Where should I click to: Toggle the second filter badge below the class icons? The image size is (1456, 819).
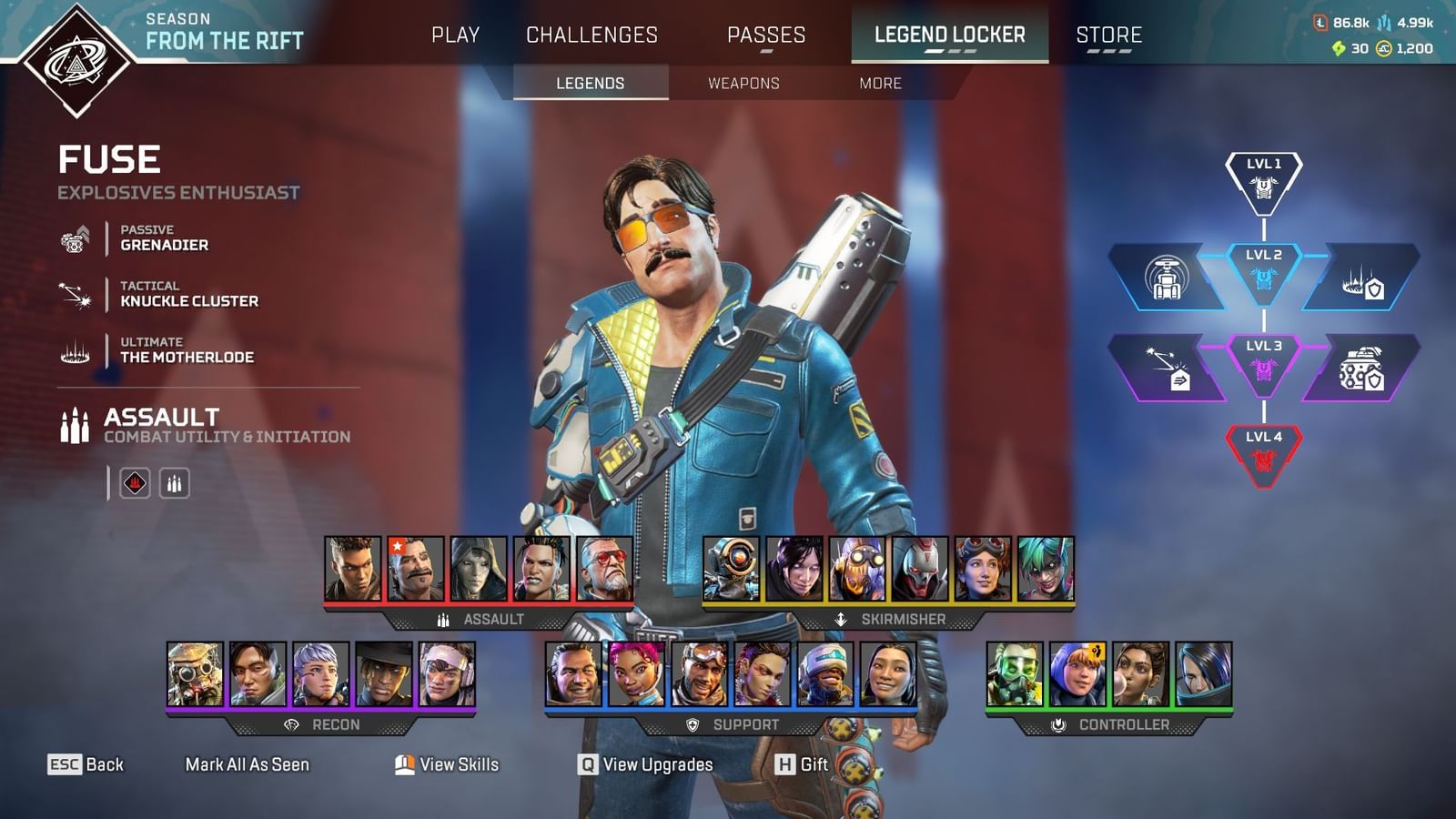pyautogui.click(x=175, y=482)
